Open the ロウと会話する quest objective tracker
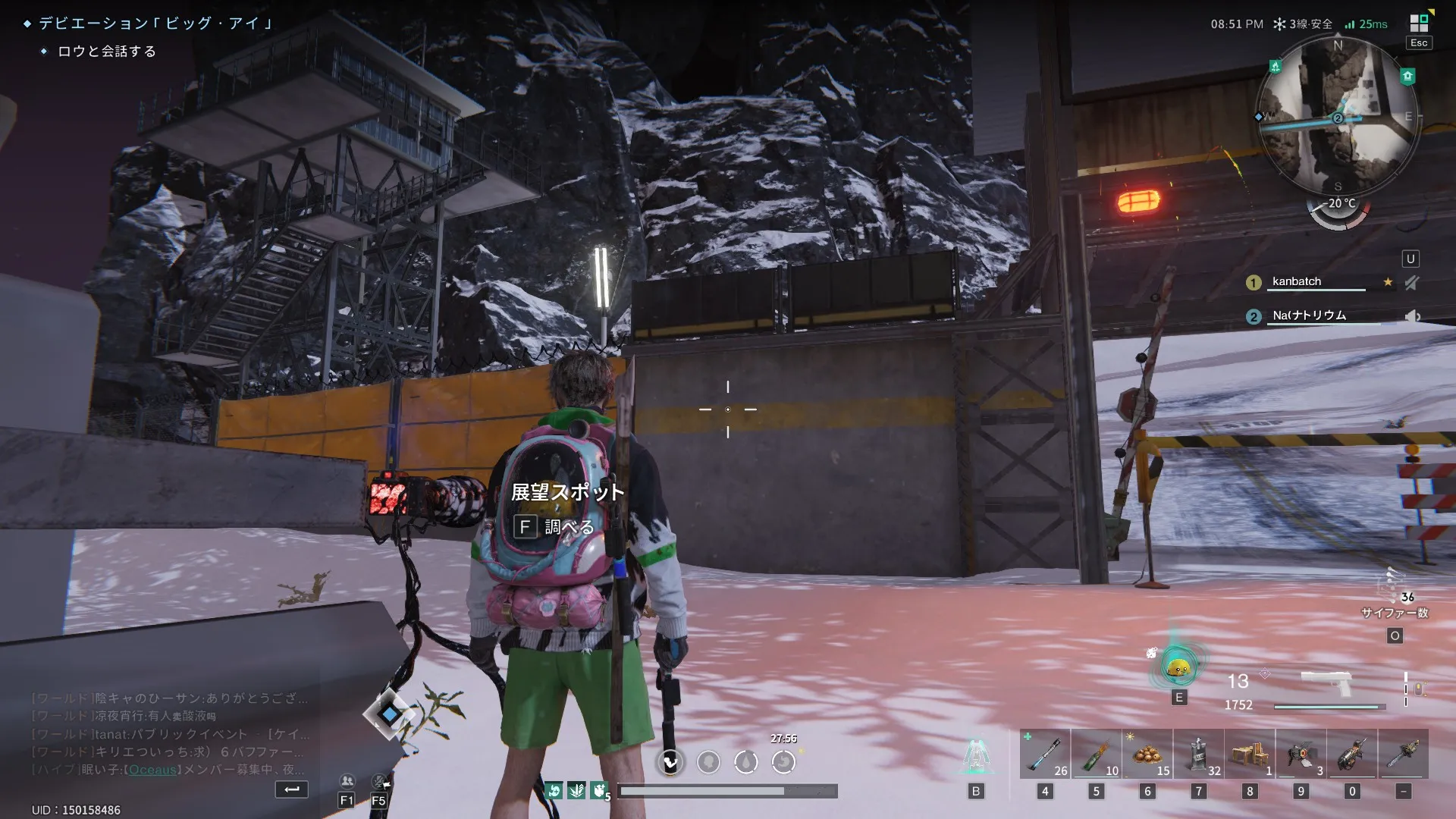This screenshot has height=819, width=1456. point(107,52)
